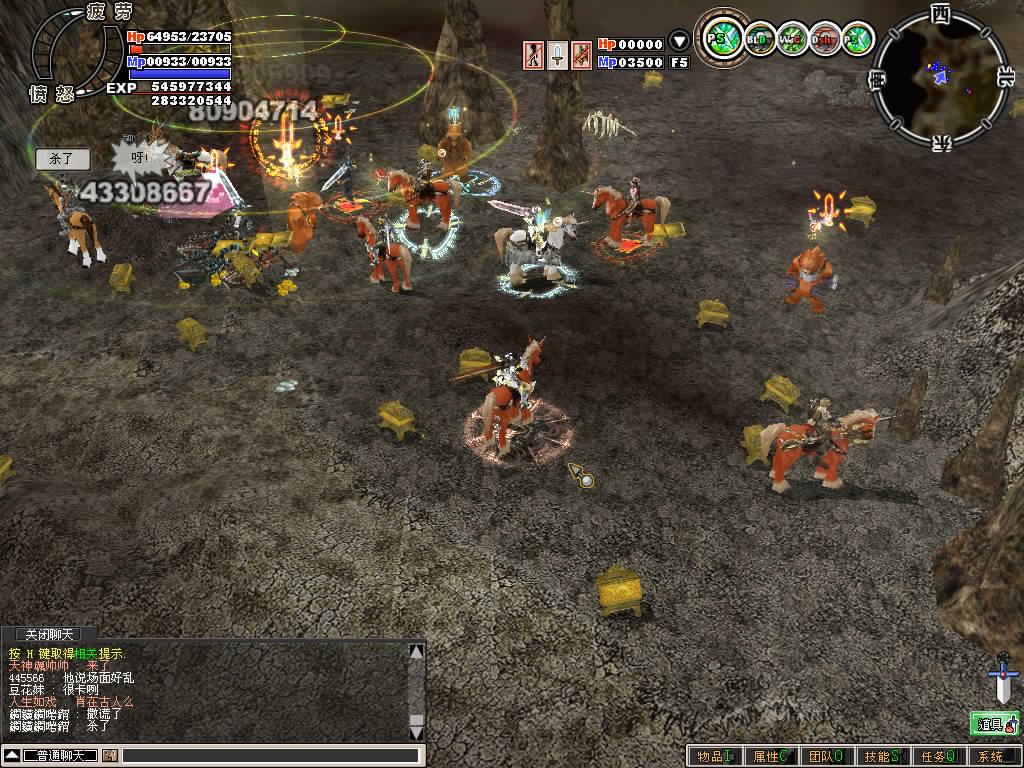The image size is (1024, 768).
Task: Open the 物品 inventory menu
Action: click(715, 757)
